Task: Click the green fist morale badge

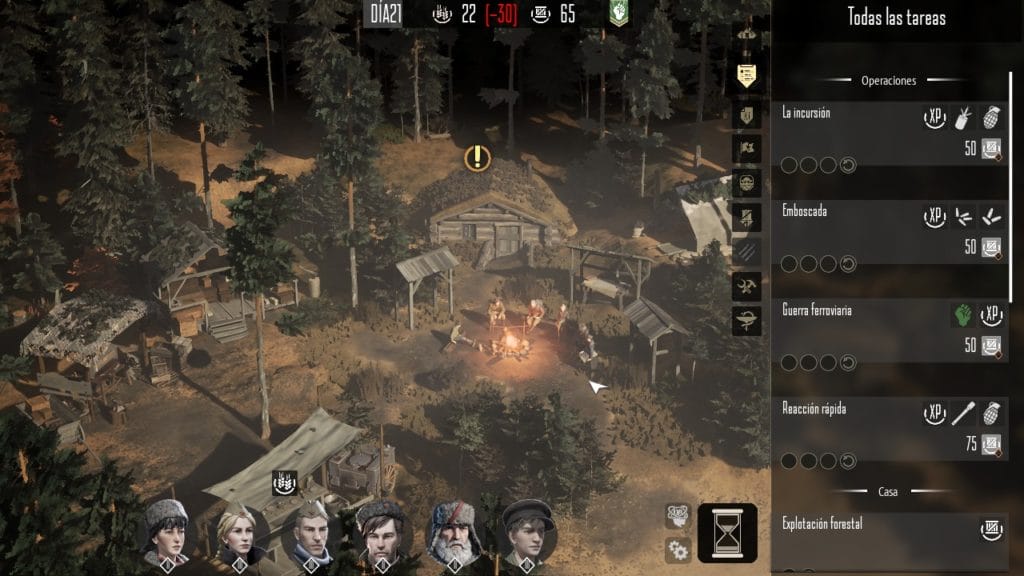Action: pyautogui.click(x=620, y=13)
